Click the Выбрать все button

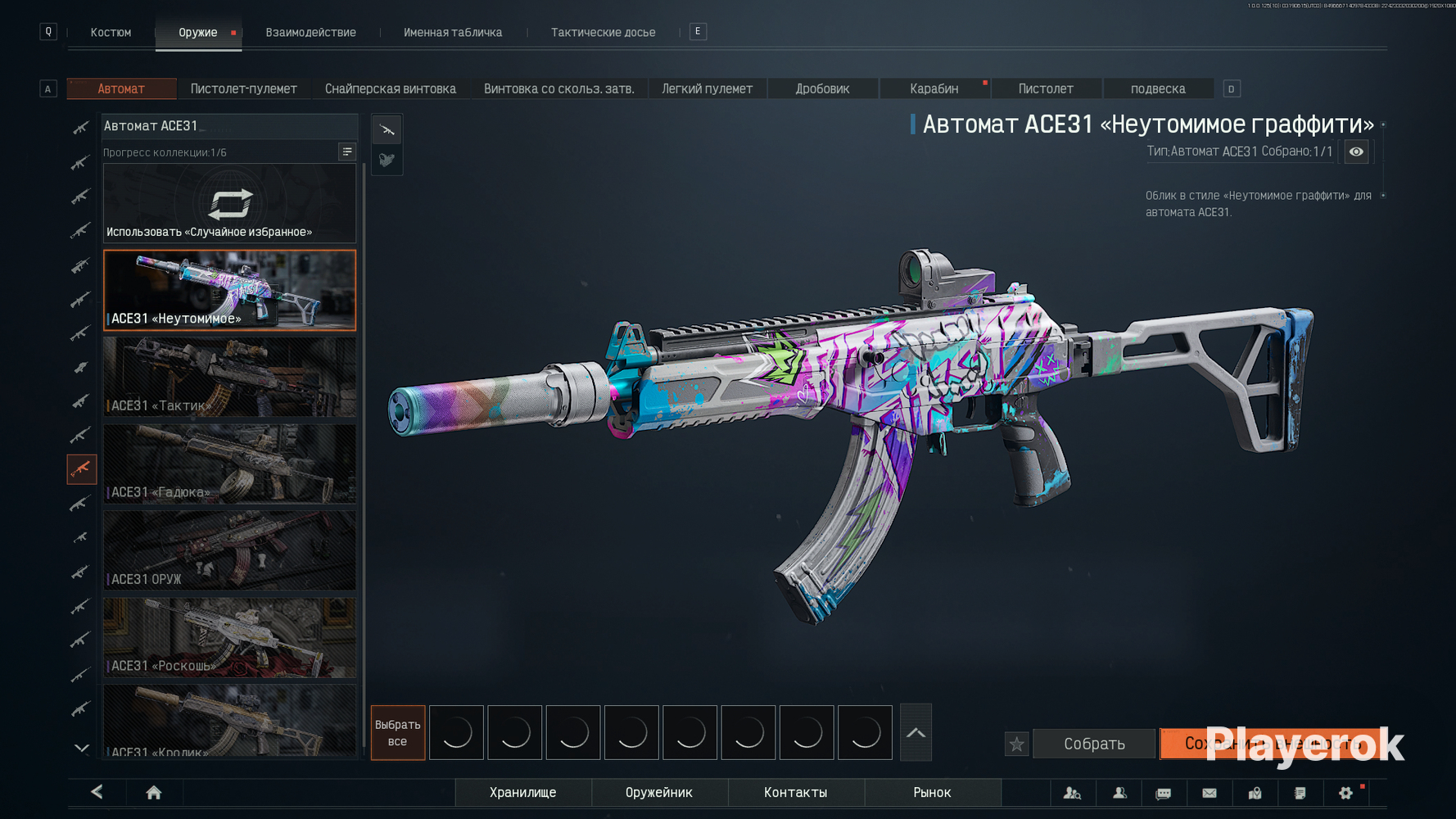397,733
